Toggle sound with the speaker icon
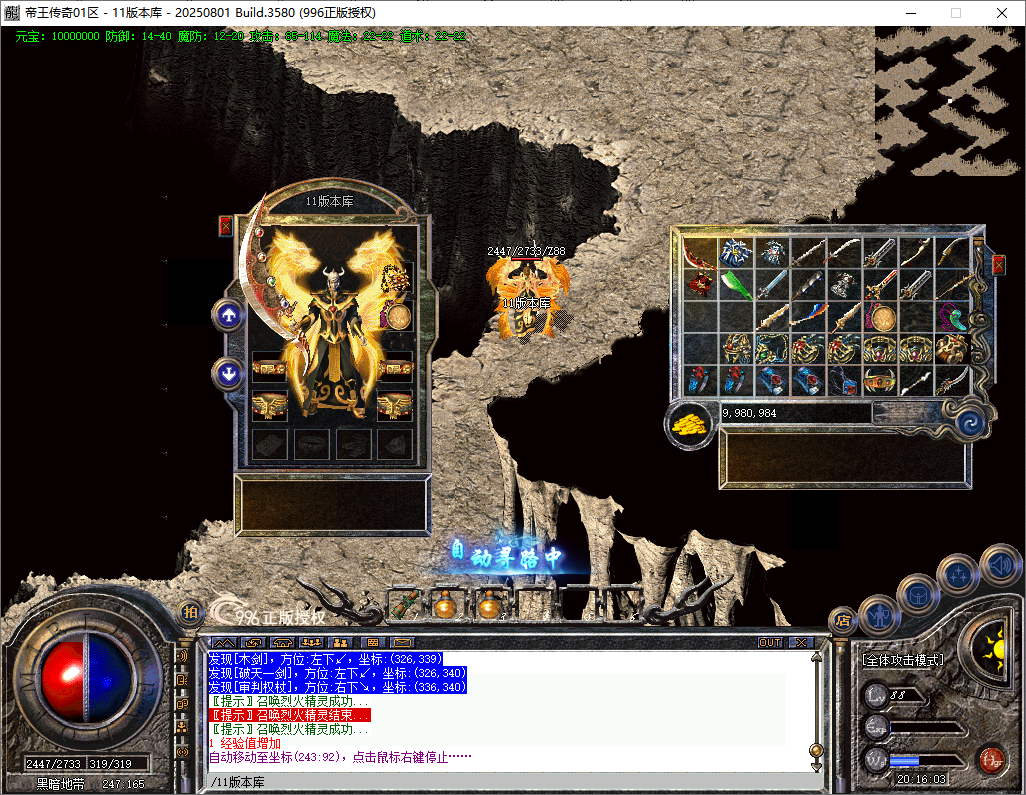 point(999,564)
